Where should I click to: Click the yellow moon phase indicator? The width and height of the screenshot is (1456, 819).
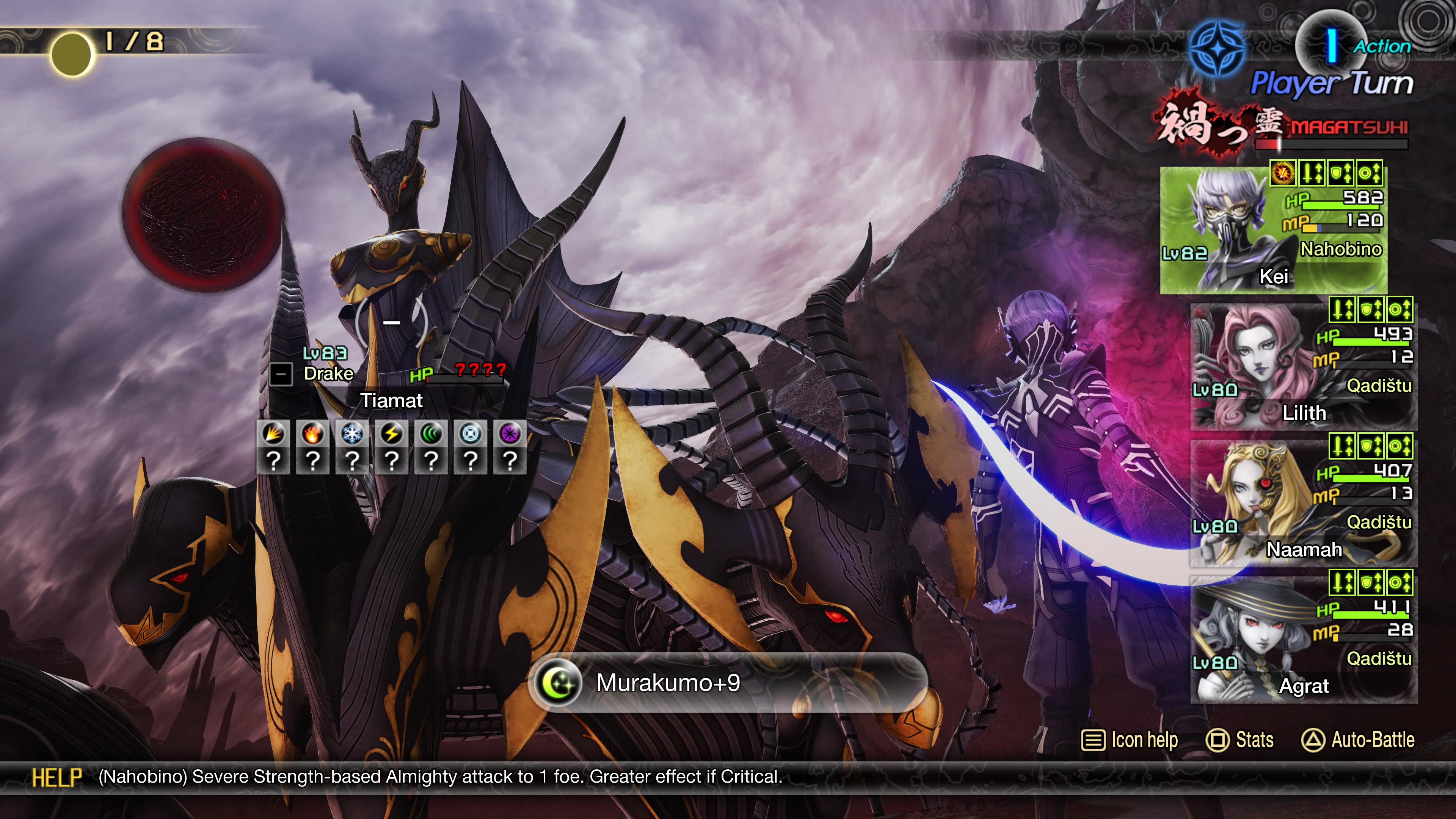tap(71, 54)
